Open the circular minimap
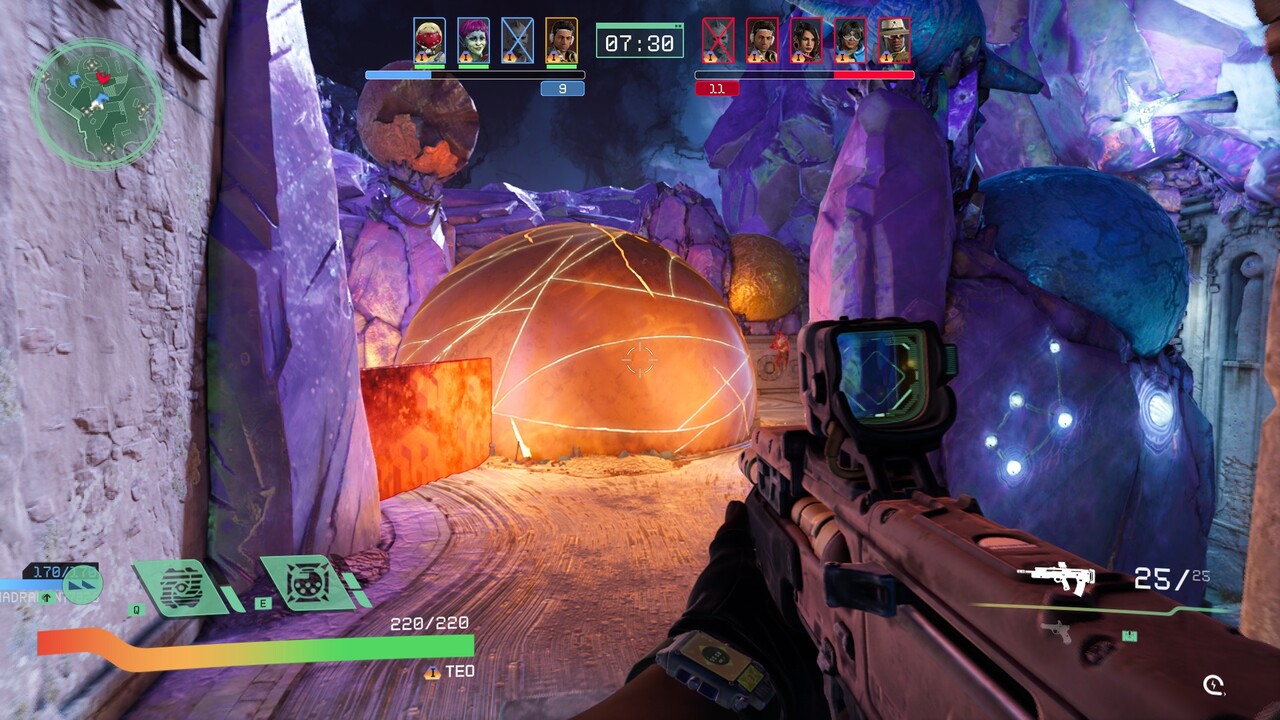 (96, 103)
